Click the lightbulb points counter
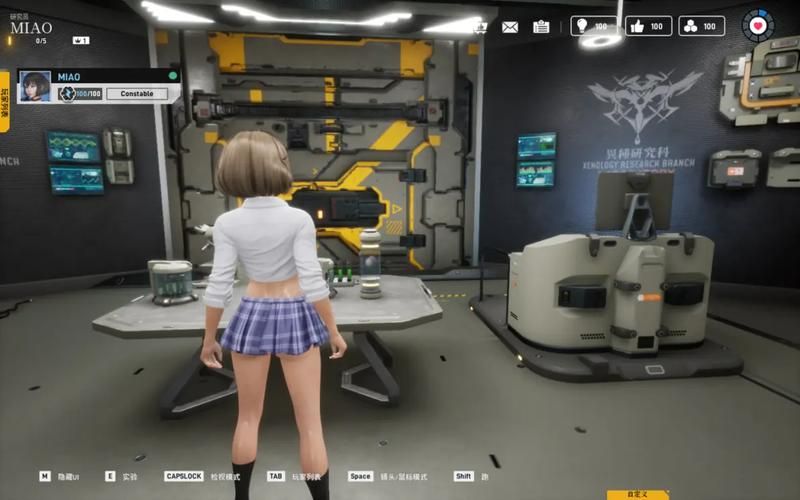Image resolution: width=800 pixels, height=500 pixels. (594, 26)
